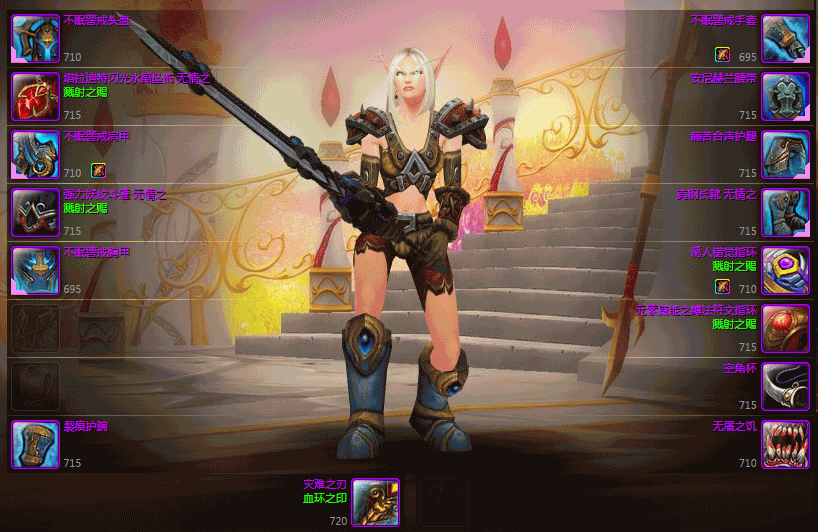Viewport: 818px width, 532px height.
Task: Select the 强力妖纹斗篷 cloak slot
Action: pos(35,212)
